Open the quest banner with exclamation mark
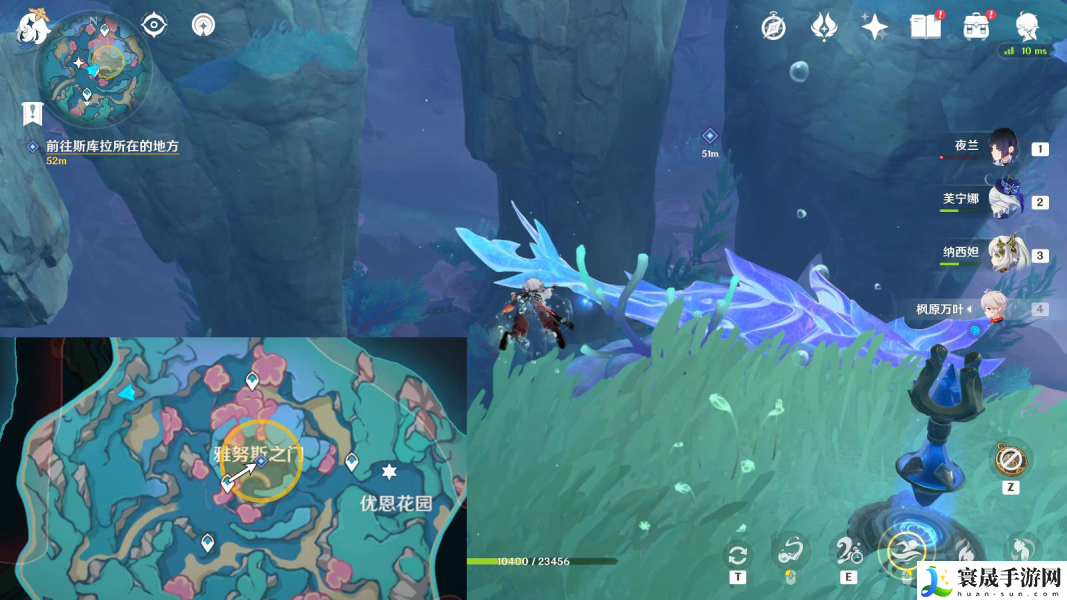The image size is (1067, 600). point(32,114)
